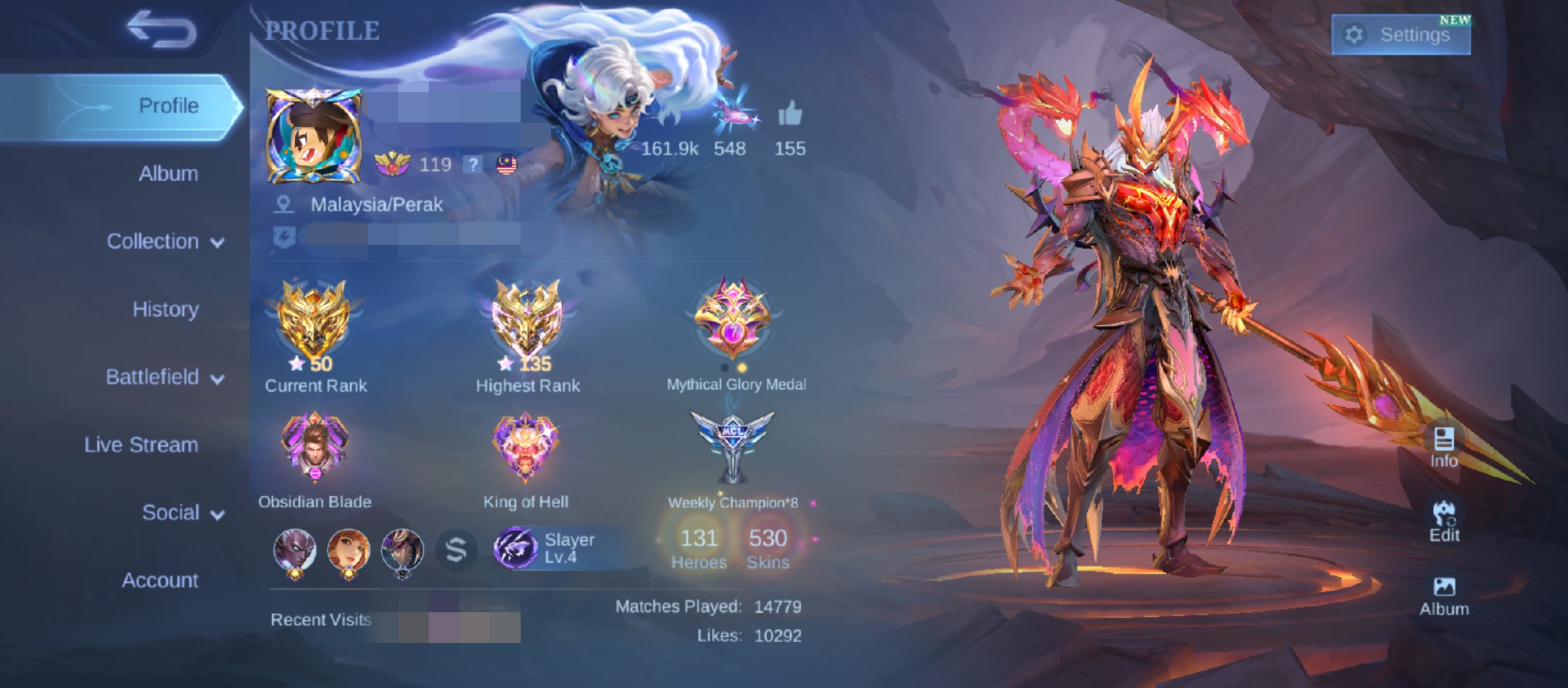Screen dimensions: 1568x688
Task: Open the Account section
Action: point(159,580)
